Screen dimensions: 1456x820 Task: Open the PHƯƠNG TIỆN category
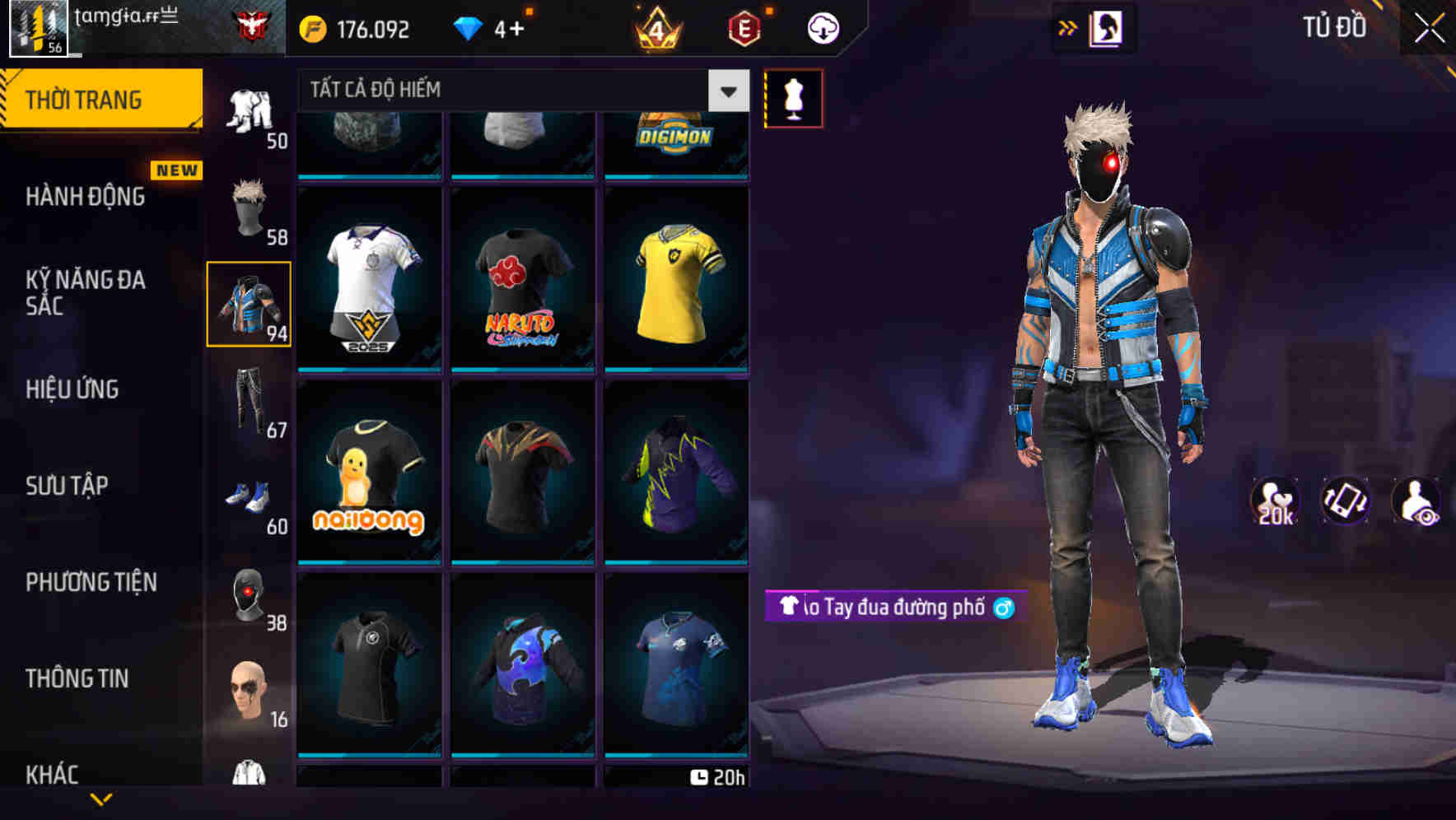click(x=91, y=582)
